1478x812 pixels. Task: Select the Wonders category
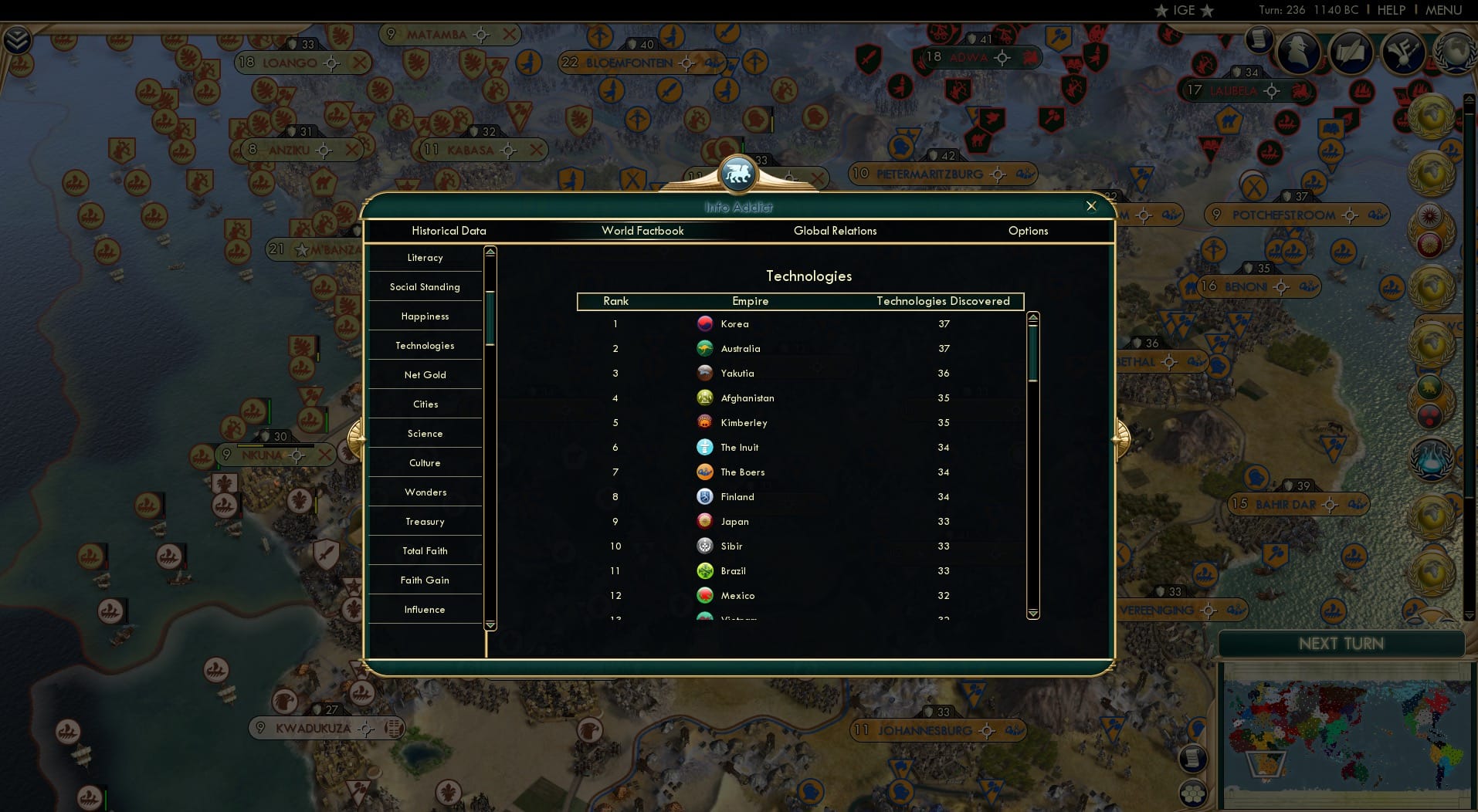425,492
